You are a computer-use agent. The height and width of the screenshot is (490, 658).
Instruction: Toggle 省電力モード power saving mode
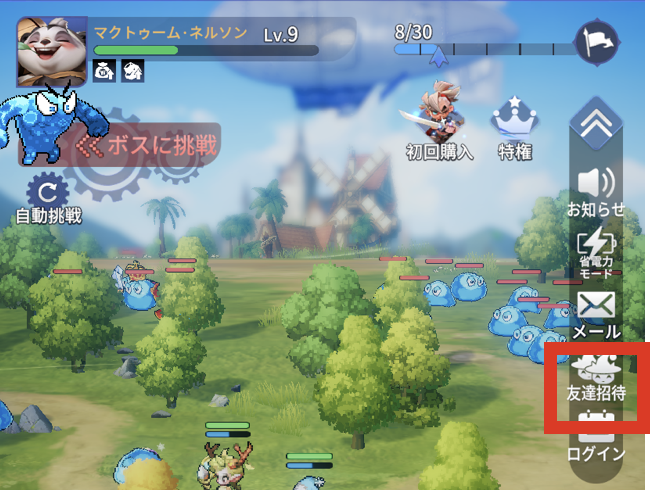596,252
